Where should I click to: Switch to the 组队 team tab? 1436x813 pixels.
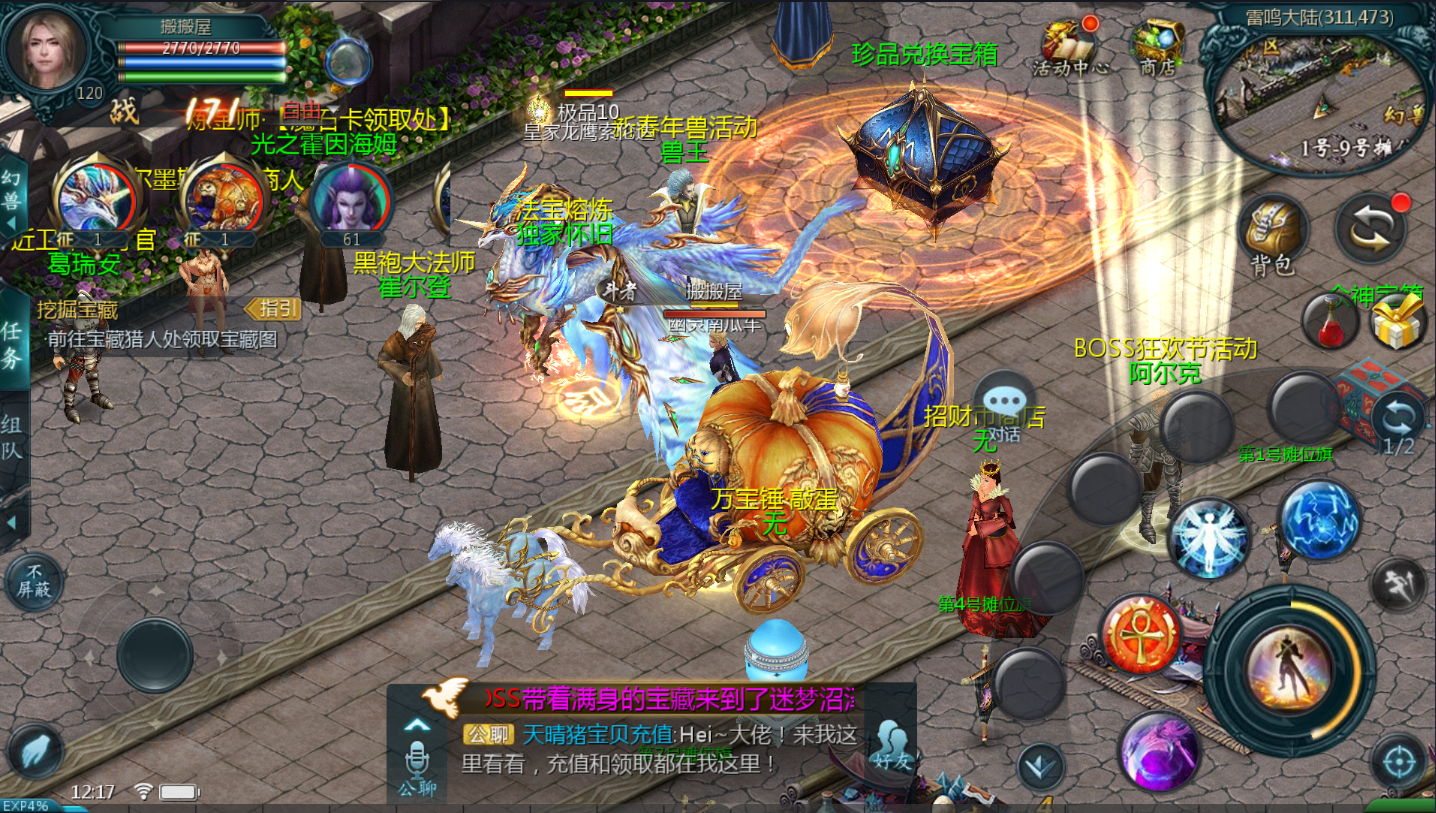[x=13, y=437]
